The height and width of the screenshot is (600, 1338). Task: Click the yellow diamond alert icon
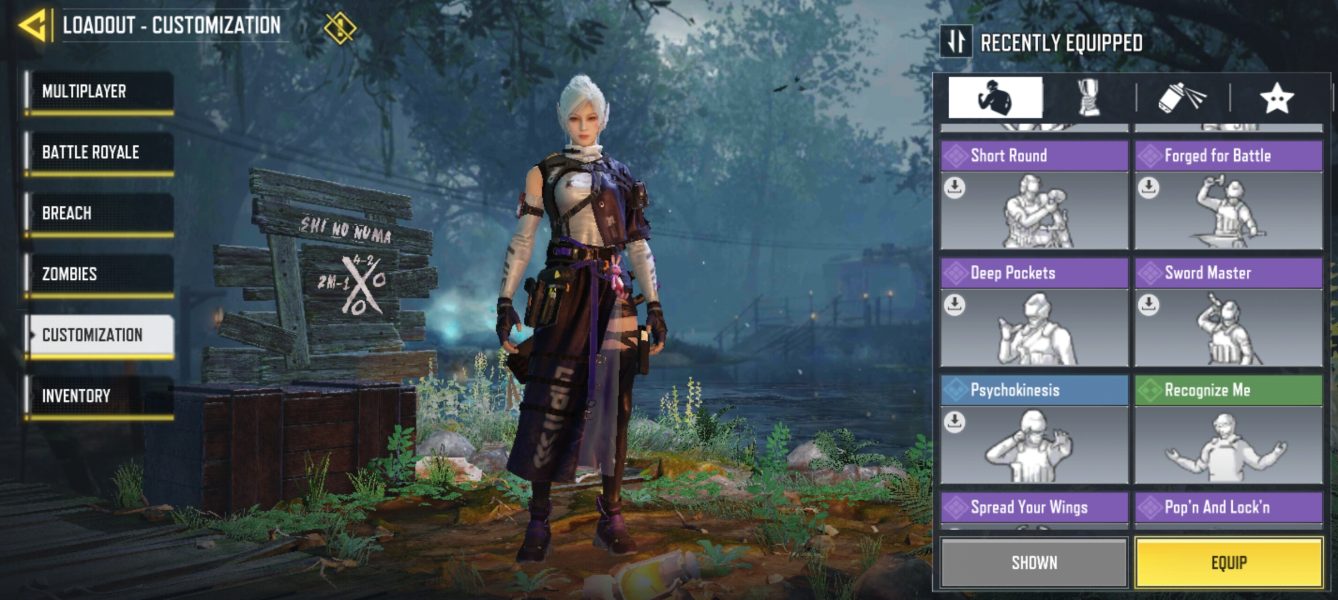tap(340, 27)
